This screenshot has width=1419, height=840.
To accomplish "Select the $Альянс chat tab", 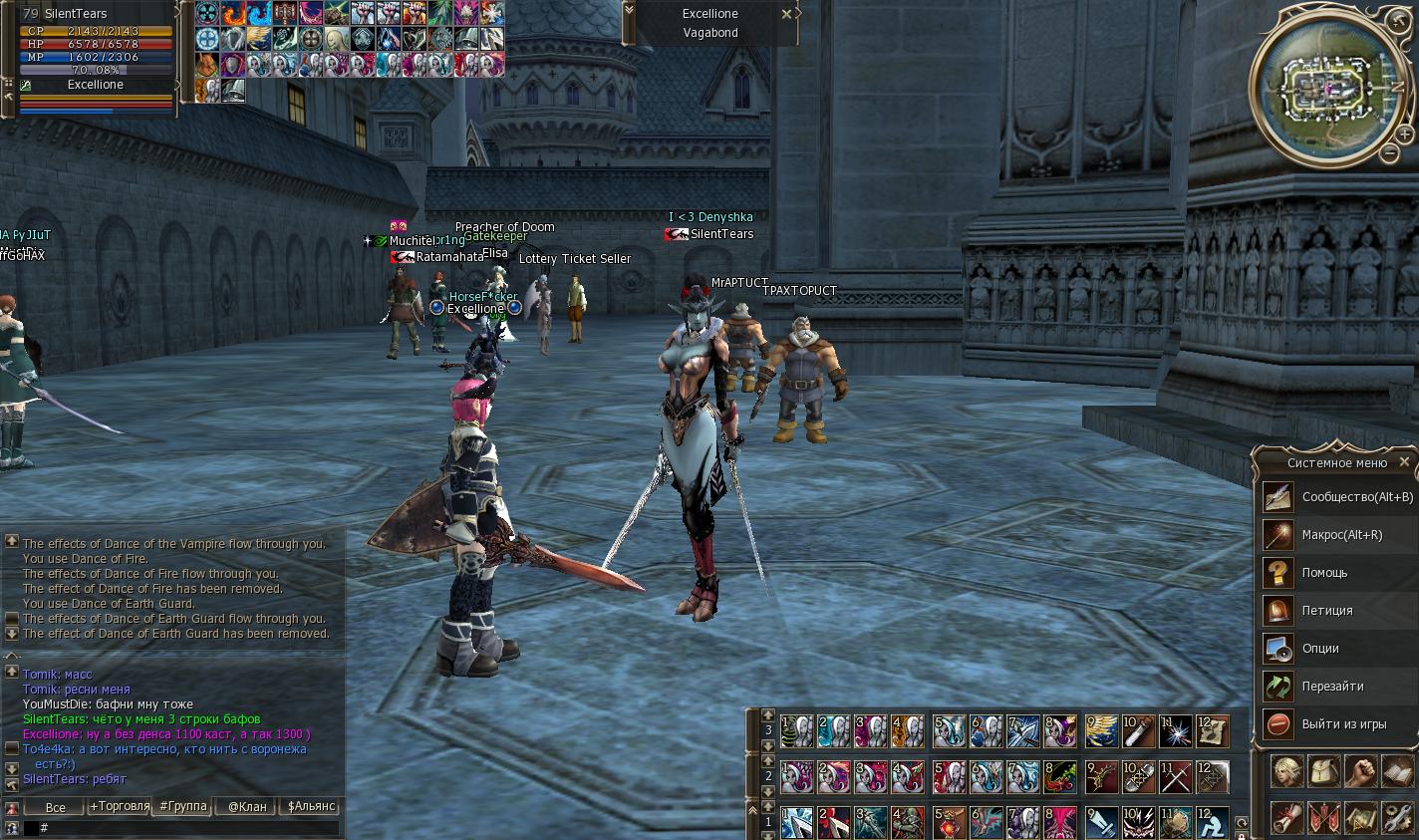I will click(x=311, y=807).
